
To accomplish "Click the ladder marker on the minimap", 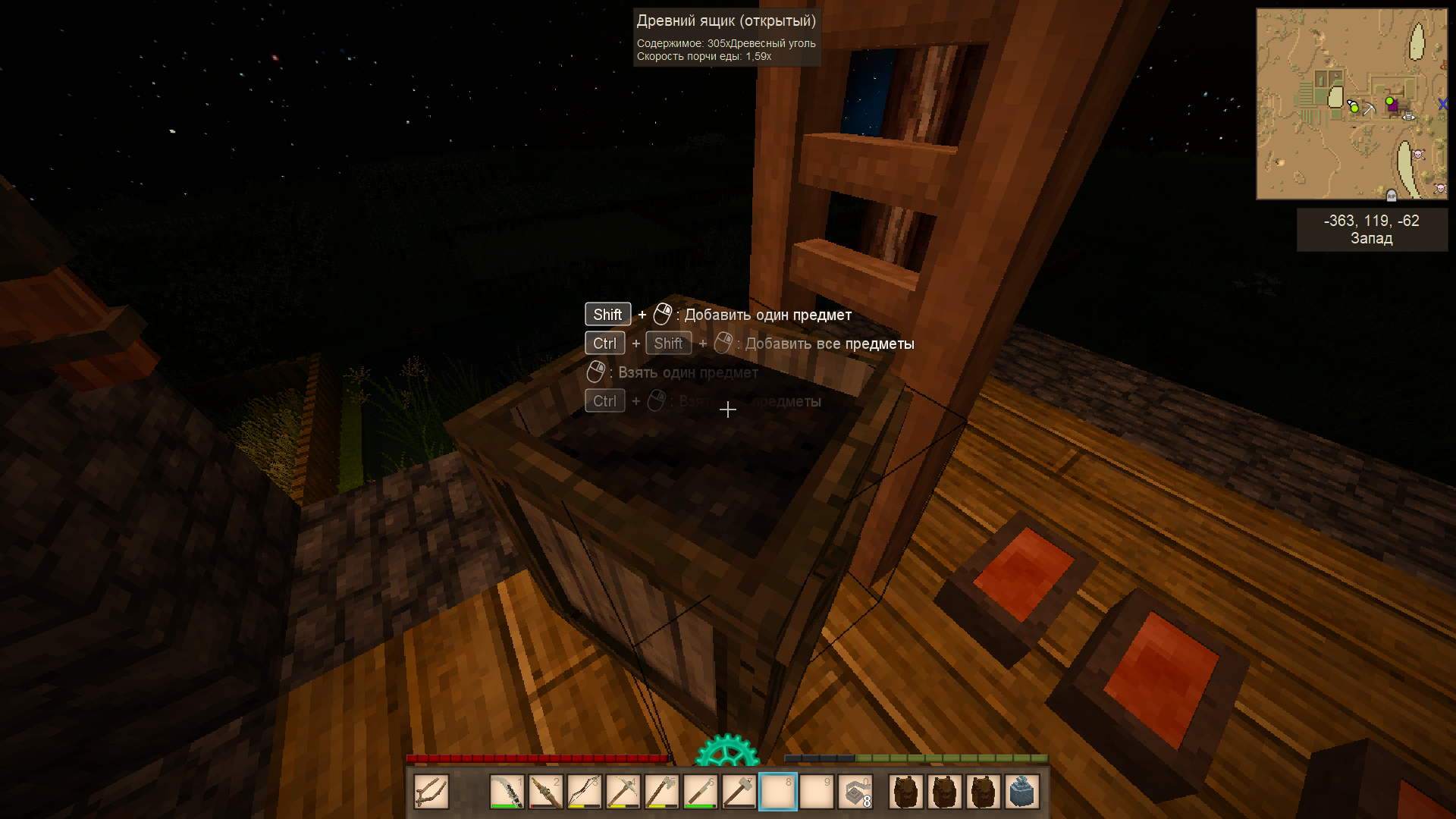I will (1408, 116).
